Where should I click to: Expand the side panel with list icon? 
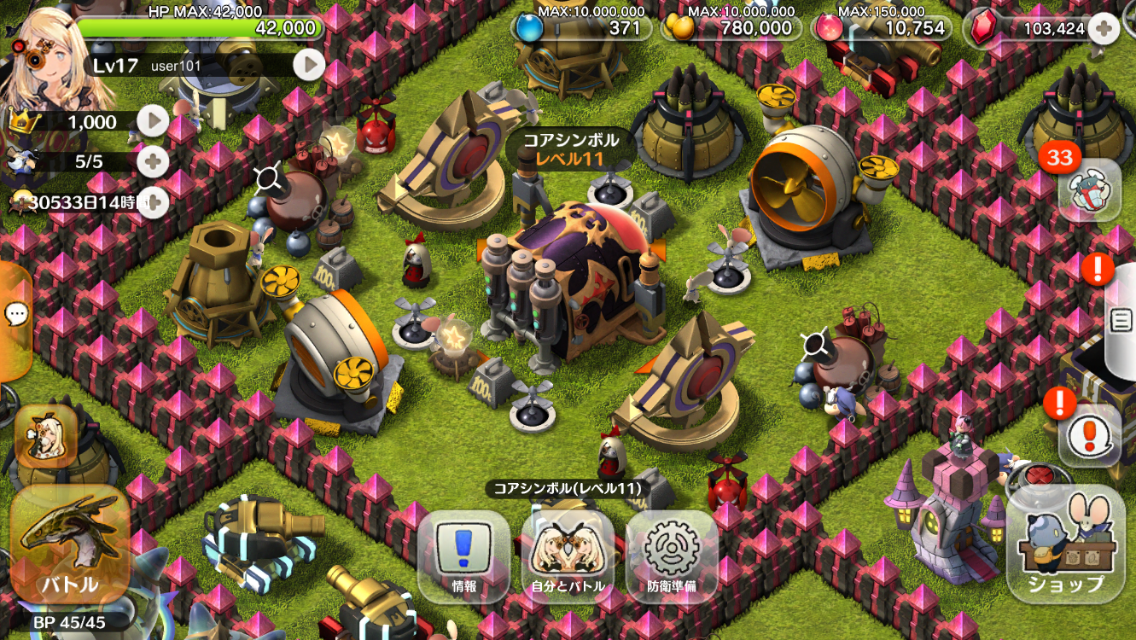[1122, 320]
